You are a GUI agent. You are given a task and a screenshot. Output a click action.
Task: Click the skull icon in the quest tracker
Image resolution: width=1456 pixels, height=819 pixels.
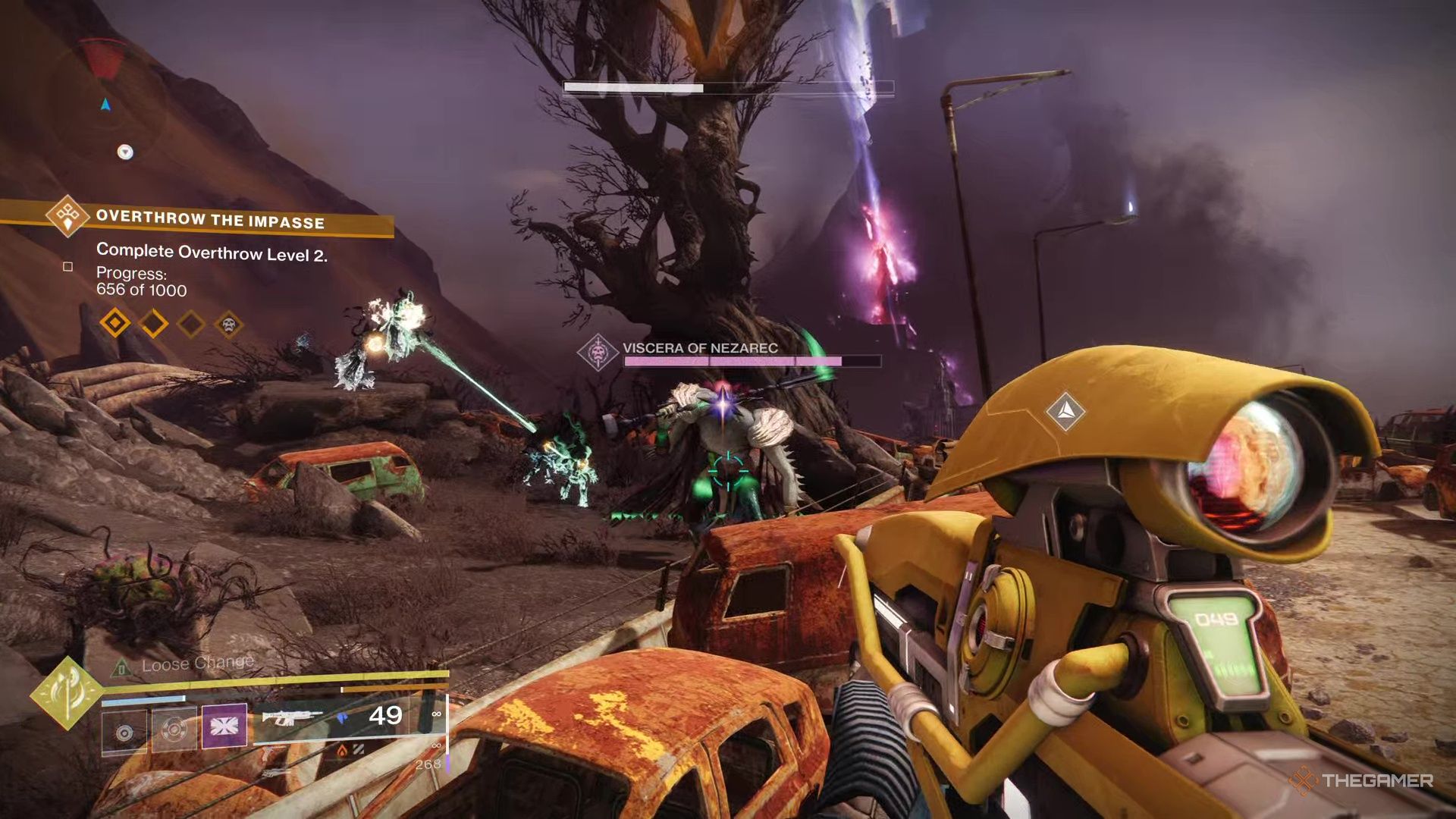click(228, 325)
